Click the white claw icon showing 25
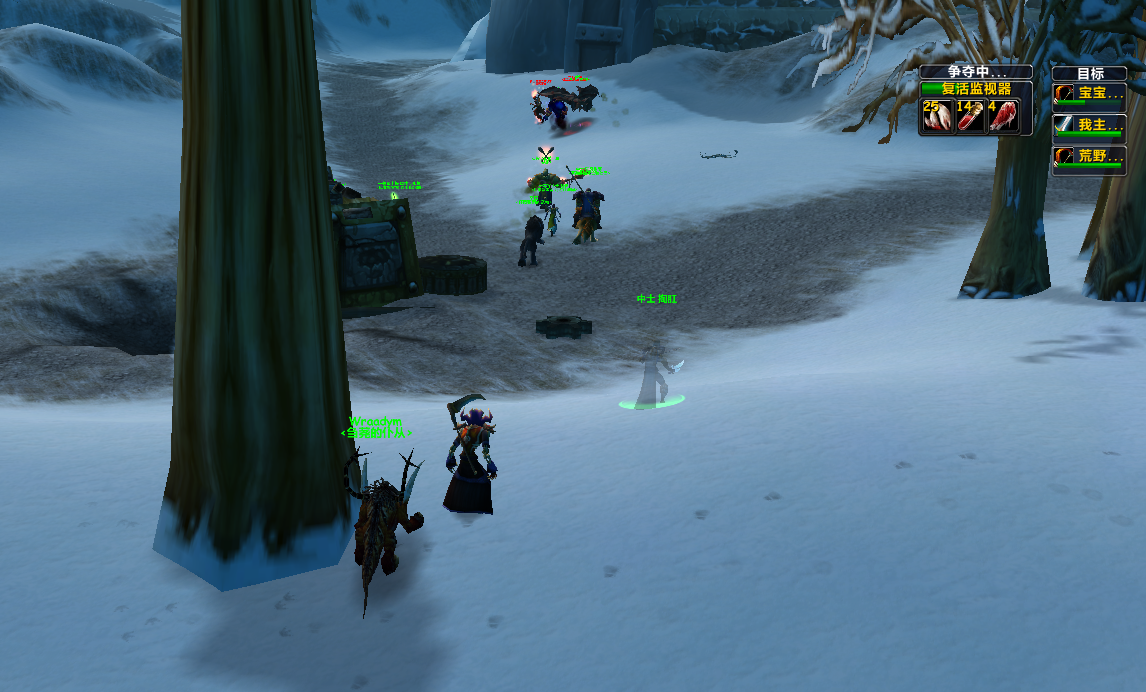 [x=937, y=116]
